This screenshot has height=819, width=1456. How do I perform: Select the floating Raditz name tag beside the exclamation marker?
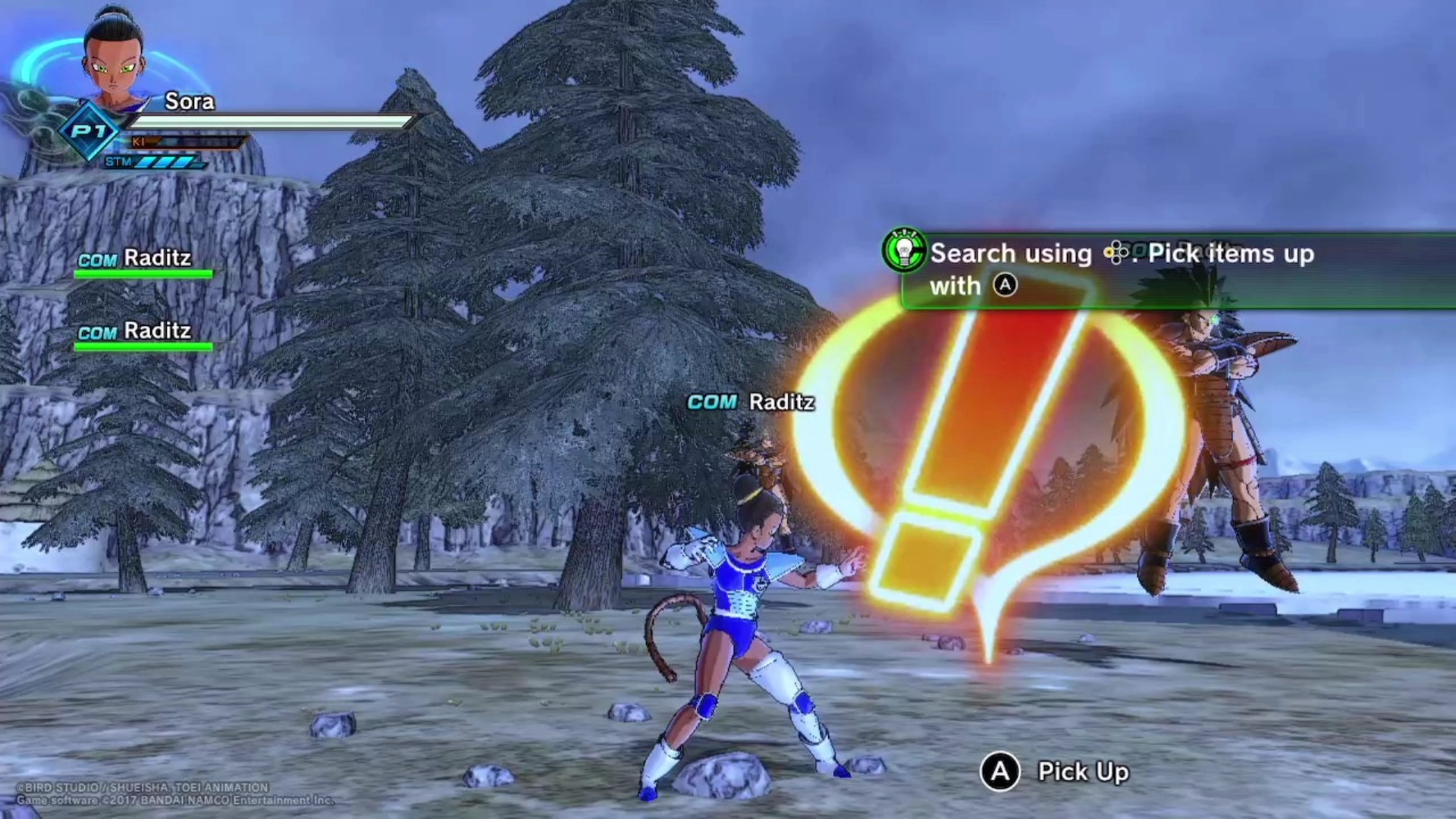point(751,402)
